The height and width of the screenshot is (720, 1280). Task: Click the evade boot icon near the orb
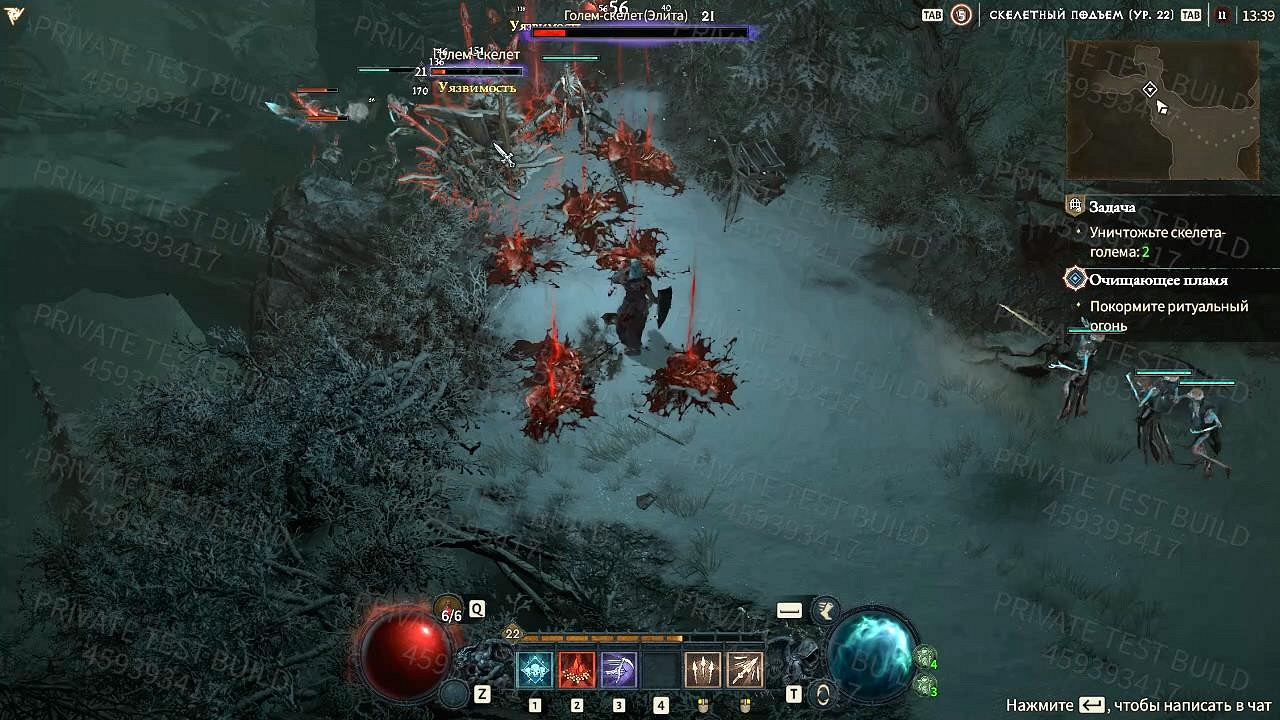click(825, 611)
